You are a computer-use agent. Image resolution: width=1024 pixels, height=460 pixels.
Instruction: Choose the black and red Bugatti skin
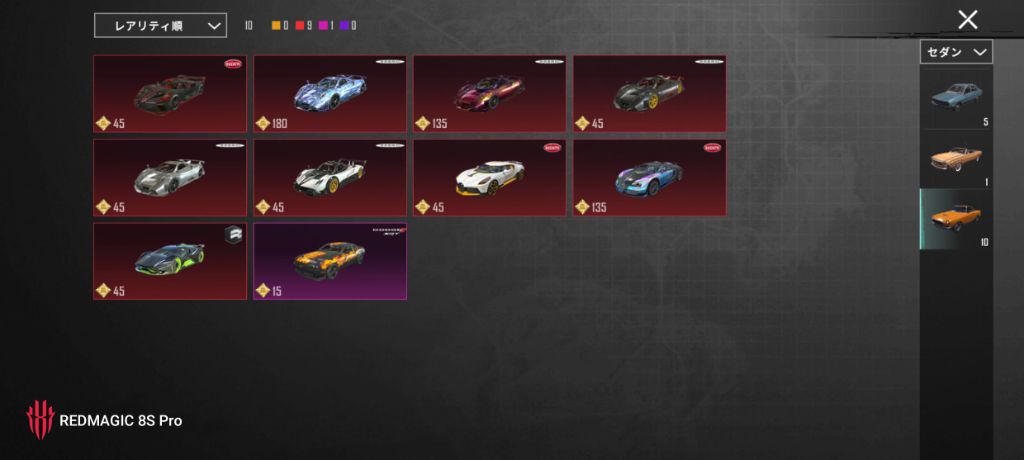[x=170, y=94]
